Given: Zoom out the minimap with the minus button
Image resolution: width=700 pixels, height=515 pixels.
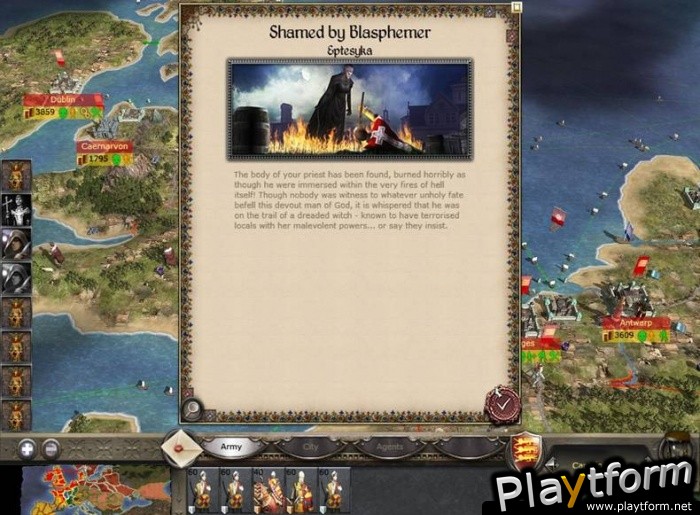Looking at the screenshot, I should pos(50,449).
